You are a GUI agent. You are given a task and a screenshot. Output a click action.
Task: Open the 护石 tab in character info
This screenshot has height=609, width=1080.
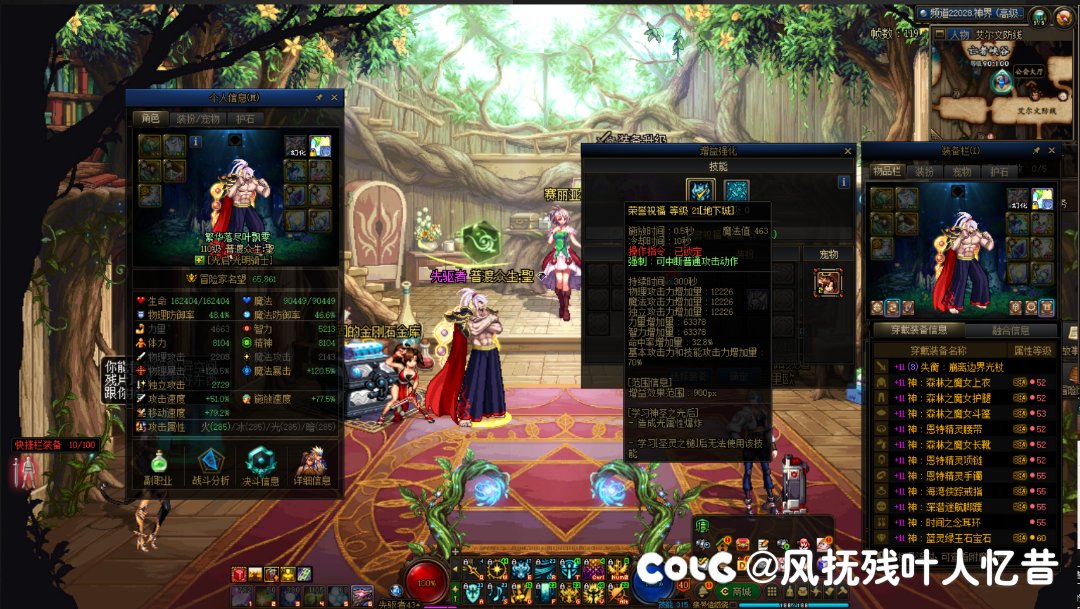tap(245, 118)
